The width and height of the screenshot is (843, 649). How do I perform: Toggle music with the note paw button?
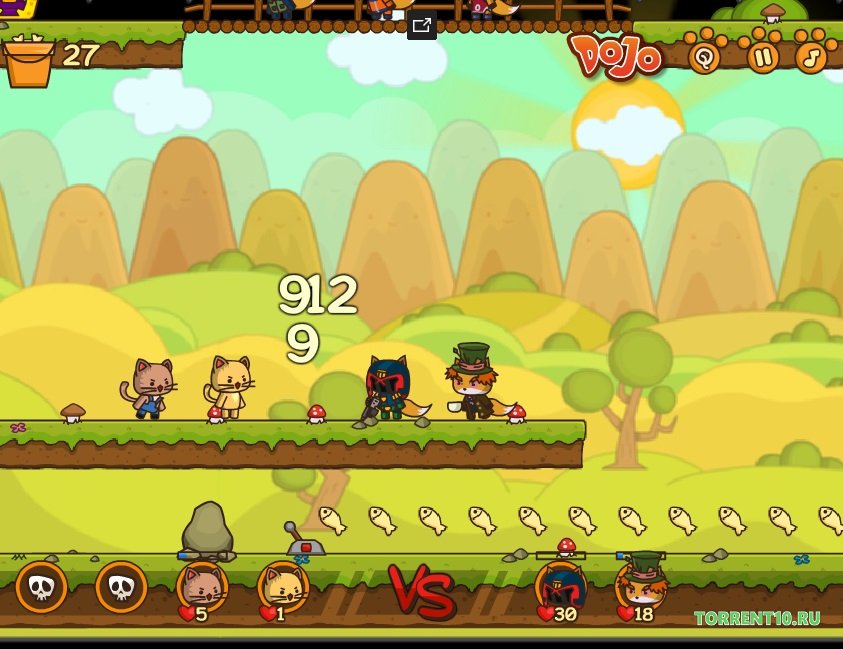[x=812, y=57]
